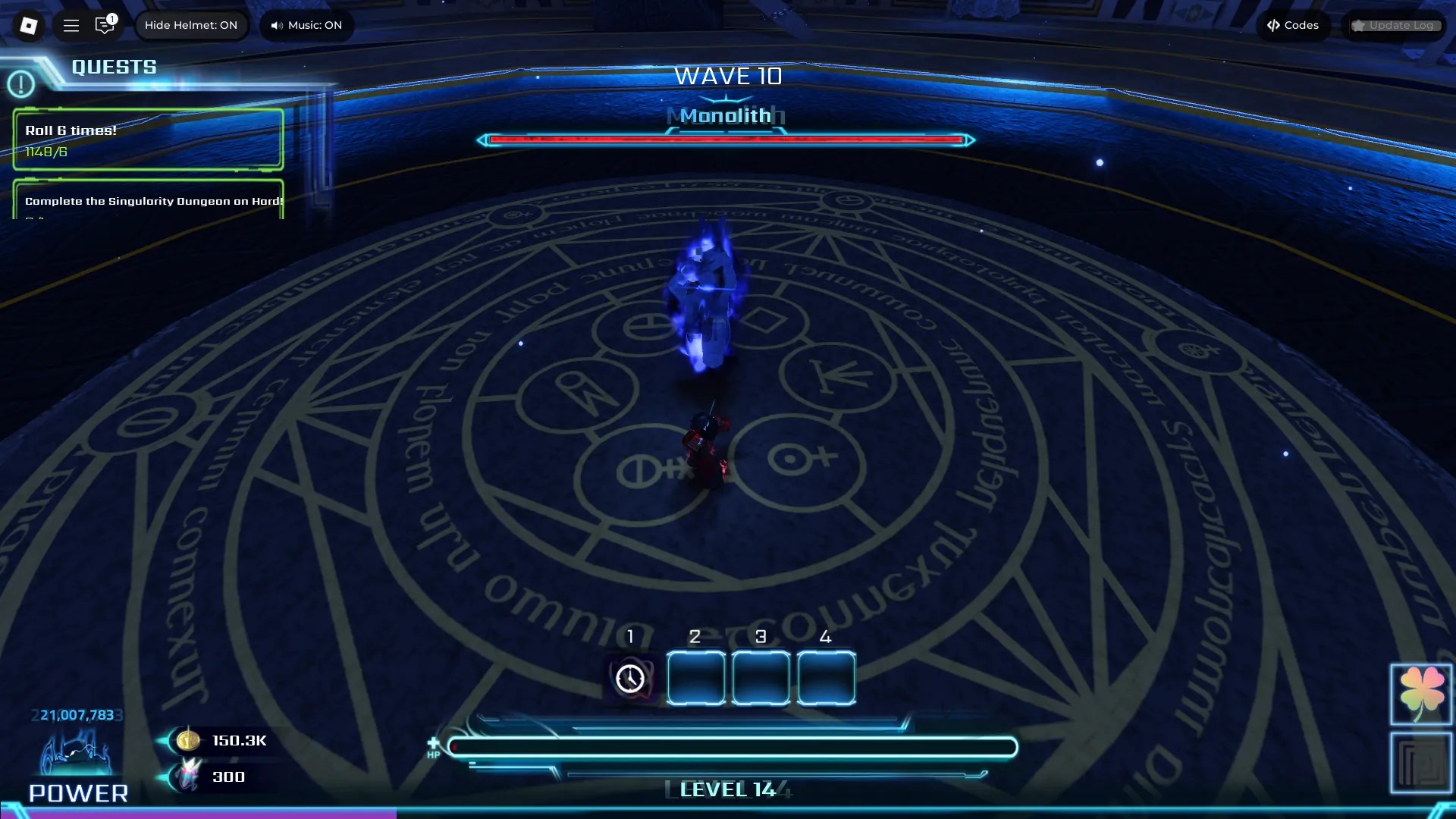The image size is (1456, 819).
Task: Select empty hotbar slot 3
Action: click(761, 678)
